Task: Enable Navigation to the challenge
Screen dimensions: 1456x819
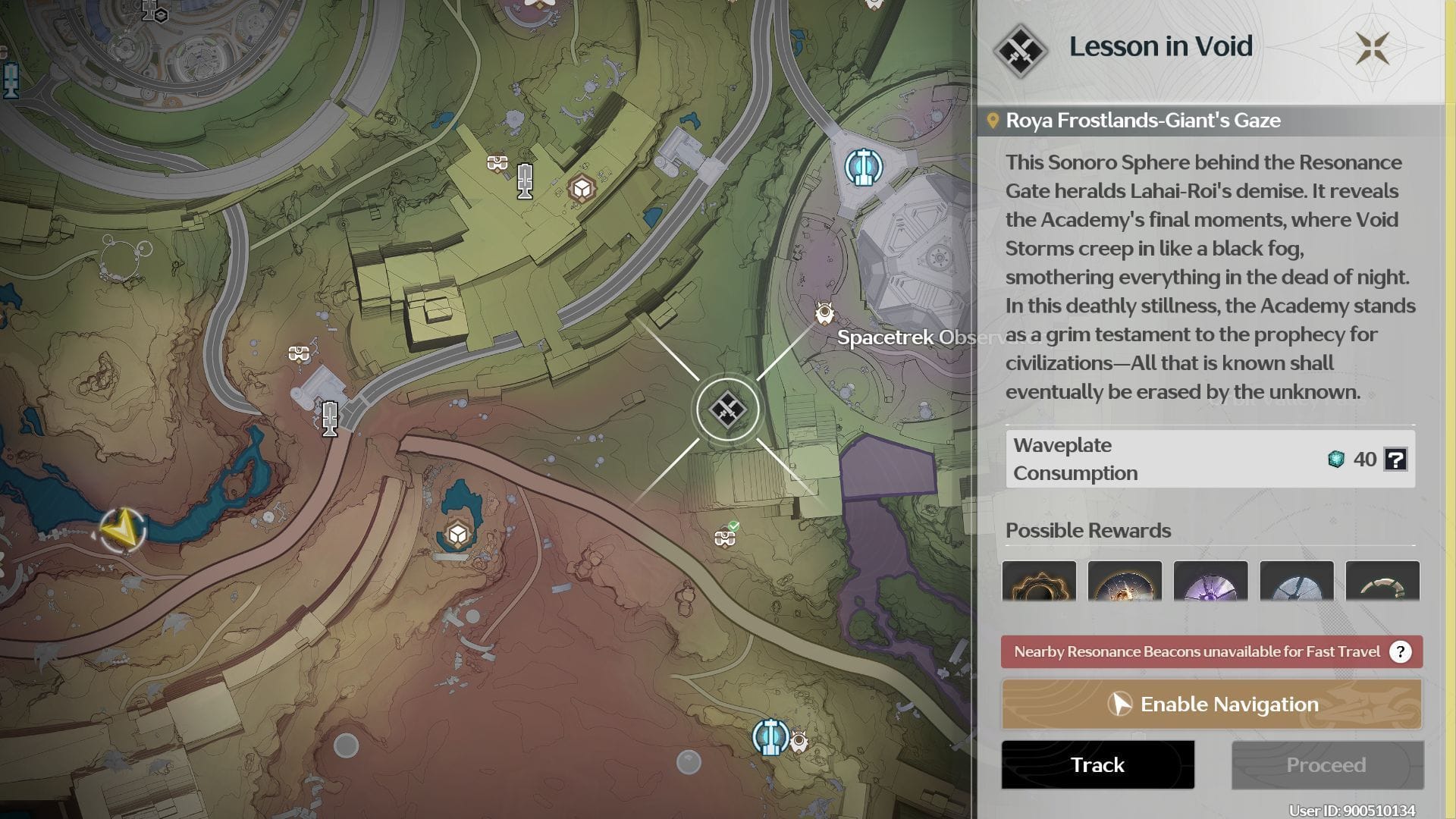Action: (x=1211, y=704)
